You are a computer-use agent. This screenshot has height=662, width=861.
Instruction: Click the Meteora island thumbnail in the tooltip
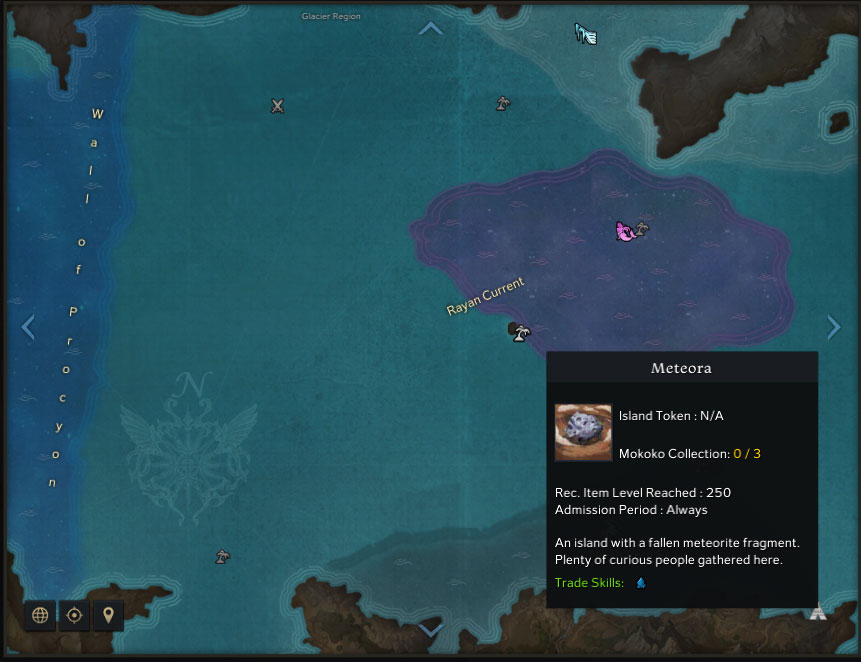click(583, 432)
